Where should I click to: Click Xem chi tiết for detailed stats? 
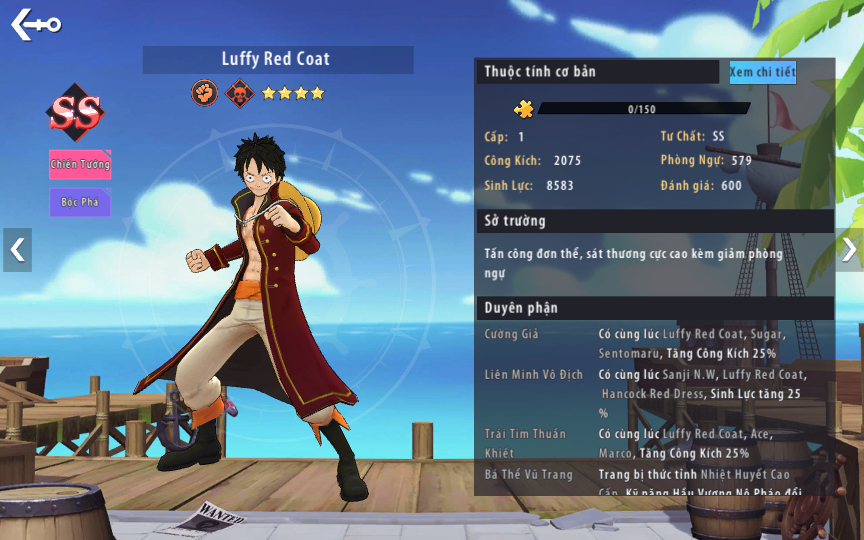(762, 72)
